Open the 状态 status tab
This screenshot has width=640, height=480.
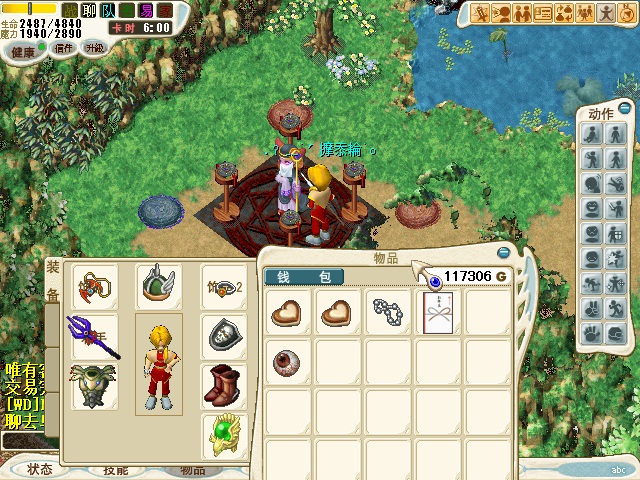point(40,469)
